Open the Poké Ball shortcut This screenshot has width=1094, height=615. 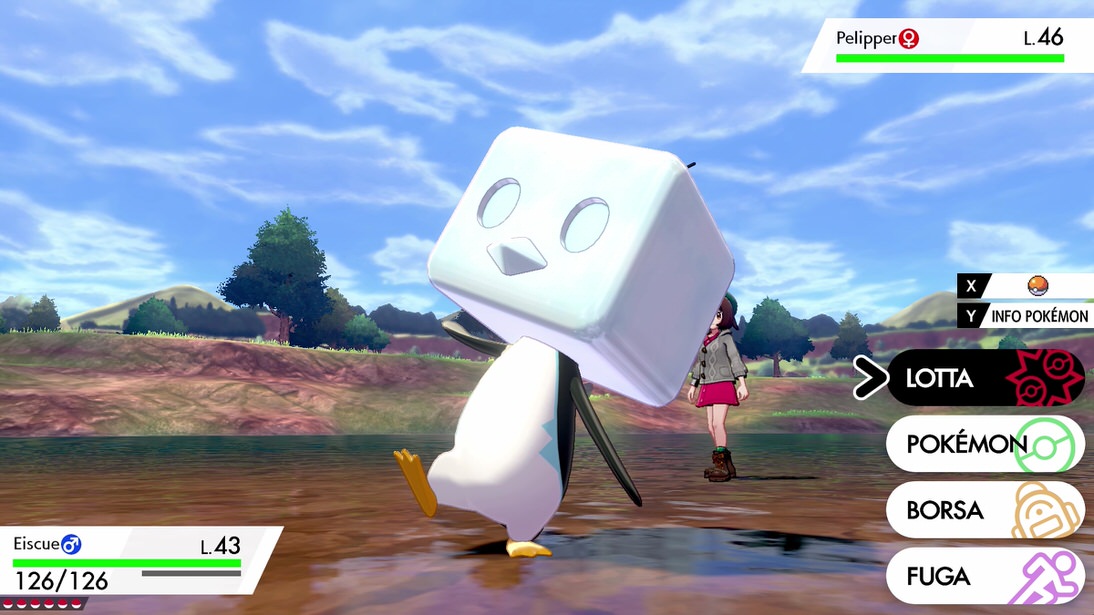point(1037,286)
